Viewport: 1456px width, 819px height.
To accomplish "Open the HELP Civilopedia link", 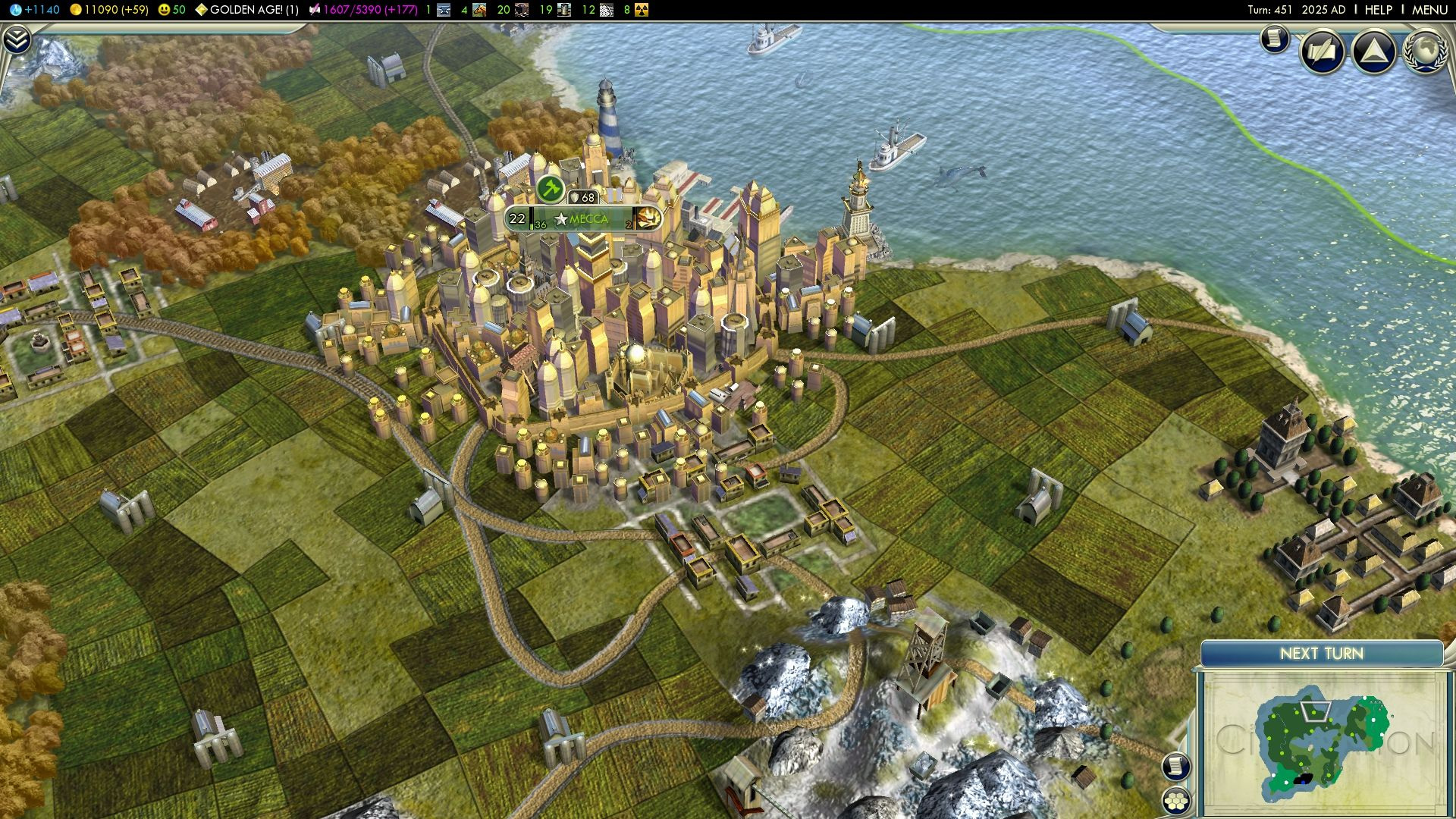I will tap(1378, 10).
